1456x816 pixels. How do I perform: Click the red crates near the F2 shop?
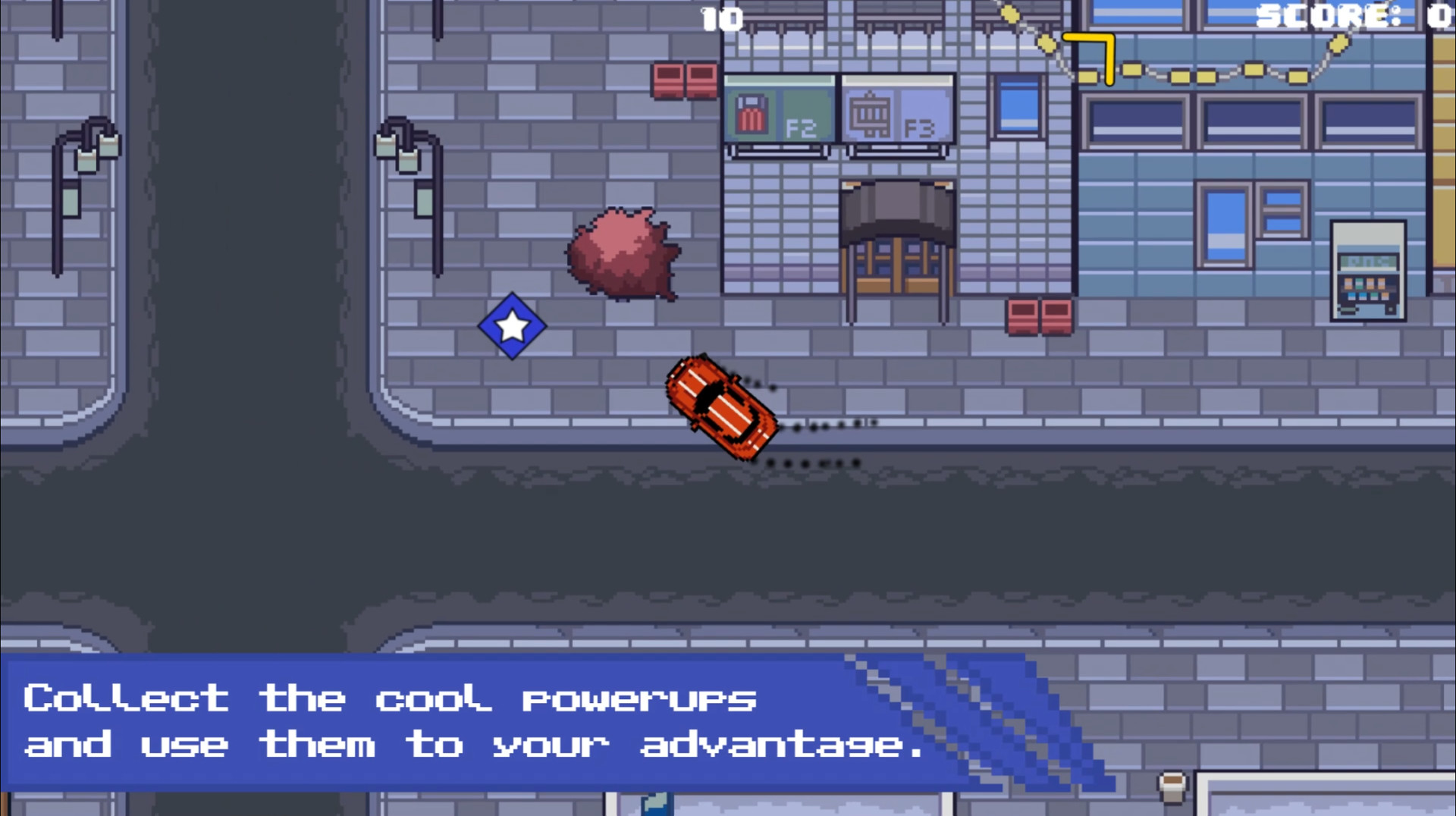pos(683,80)
